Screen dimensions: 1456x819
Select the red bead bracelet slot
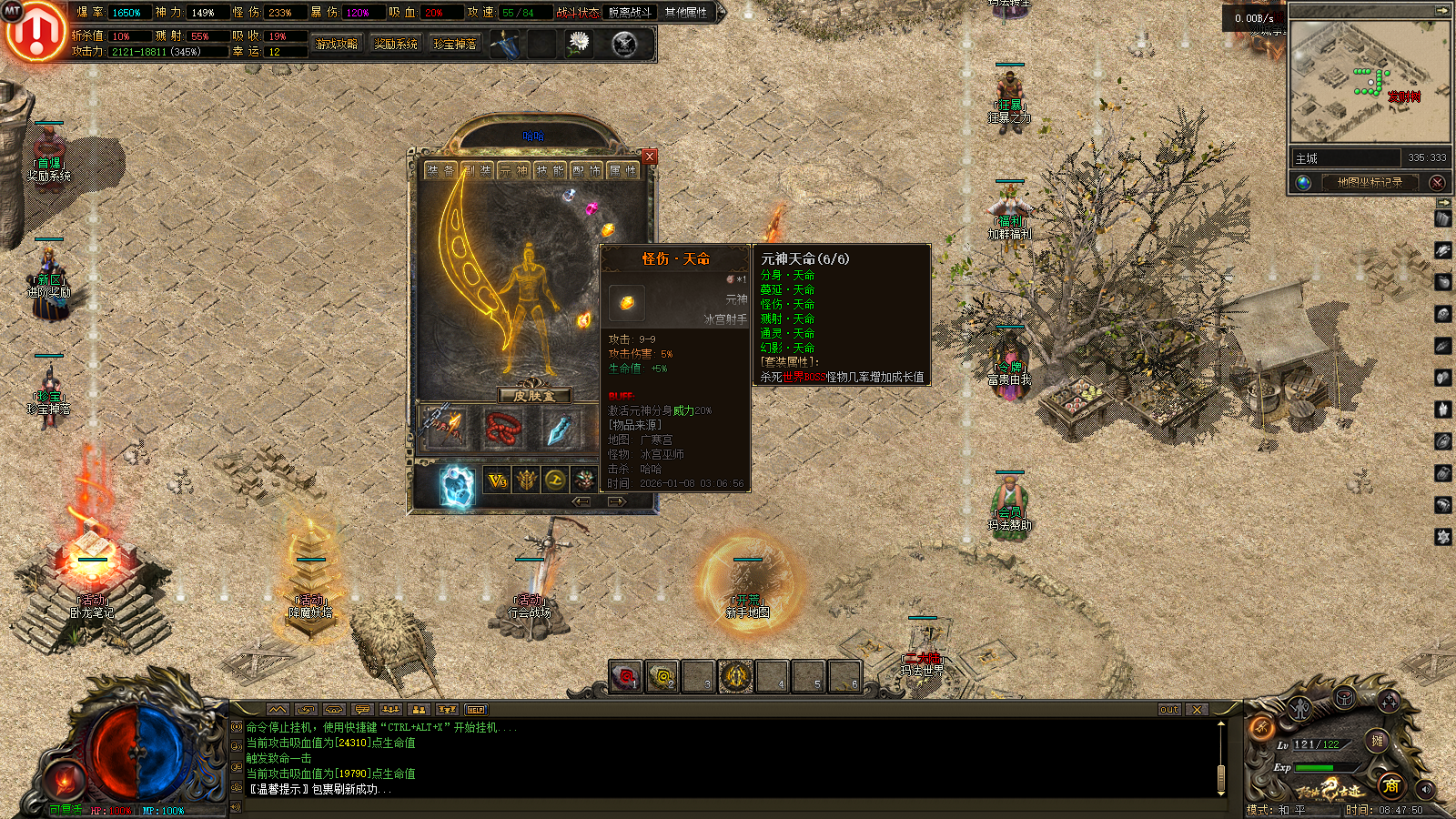[x=502, y=428]
